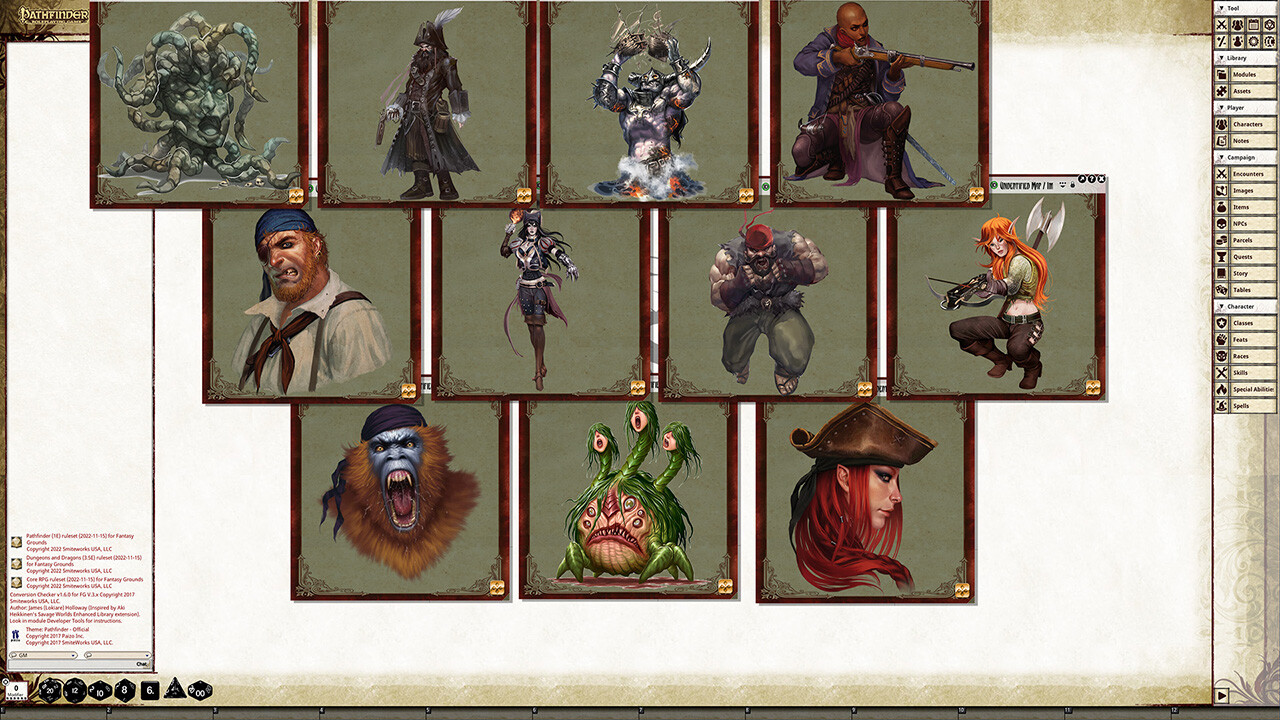Screen dimensions: 1280x720
Task: Click the help question mark on map window
Action: pyautogui.click(x=1092, y=179)
